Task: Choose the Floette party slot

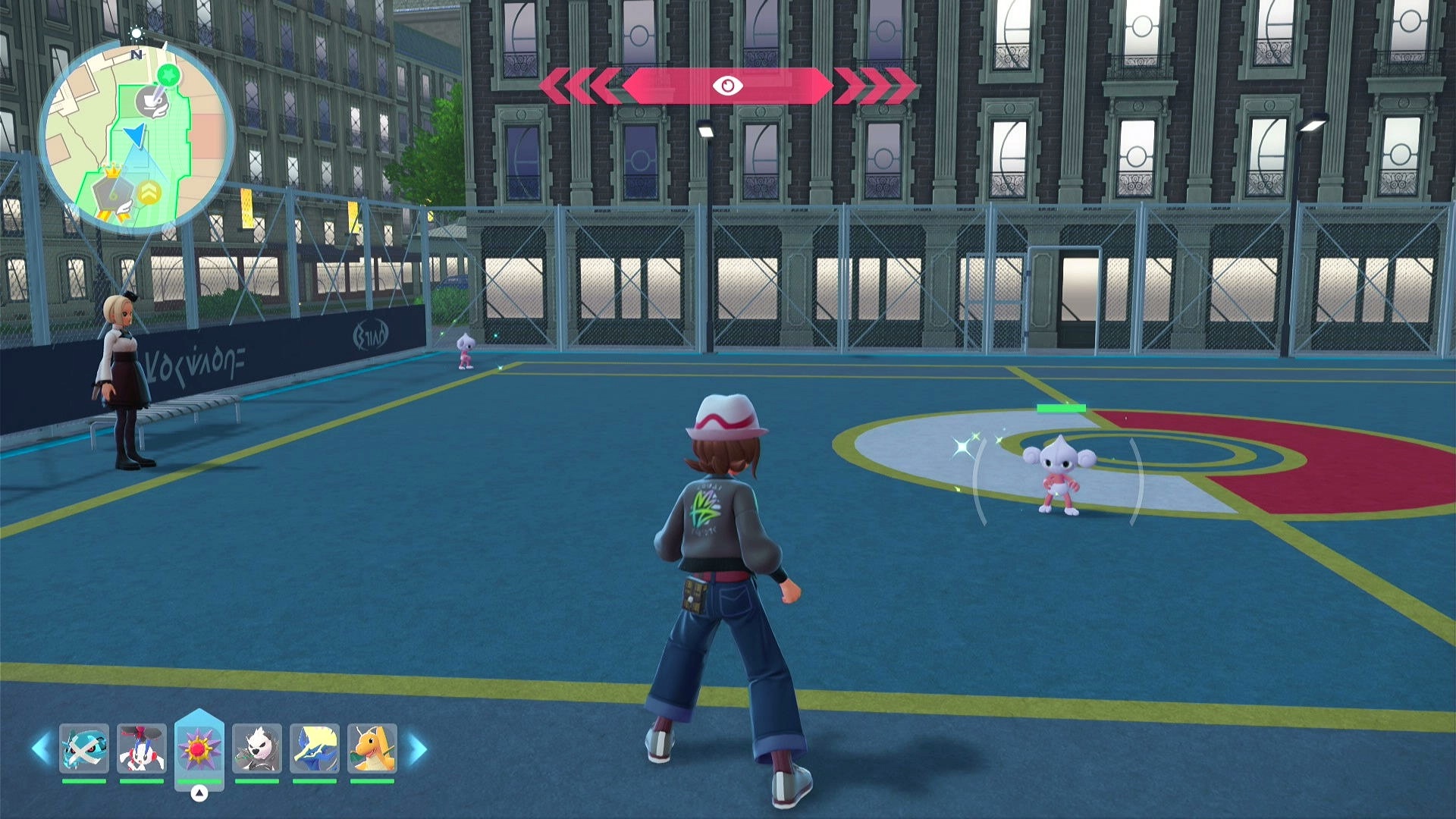Action: [142, 748]
